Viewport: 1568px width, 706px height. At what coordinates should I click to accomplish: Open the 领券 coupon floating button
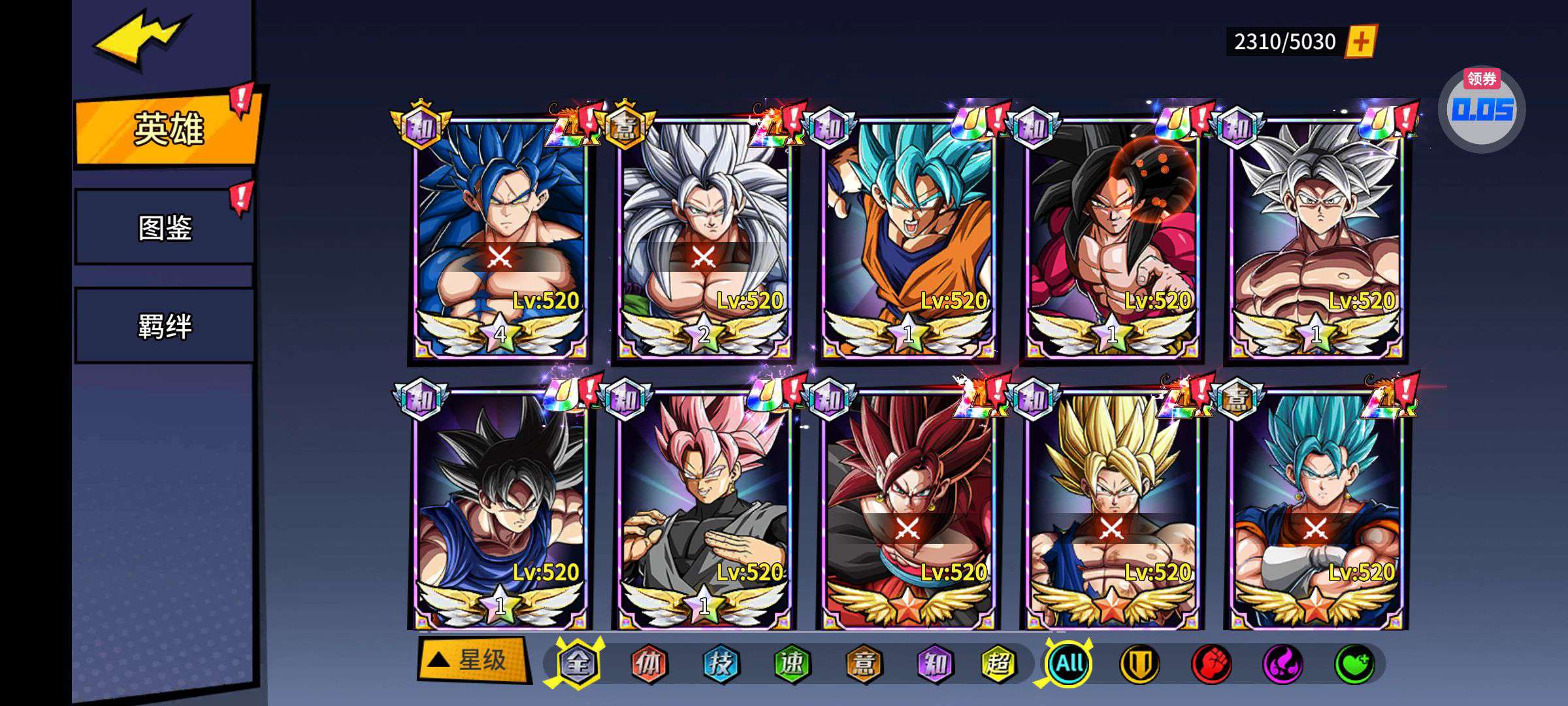tap(1481, 108)
